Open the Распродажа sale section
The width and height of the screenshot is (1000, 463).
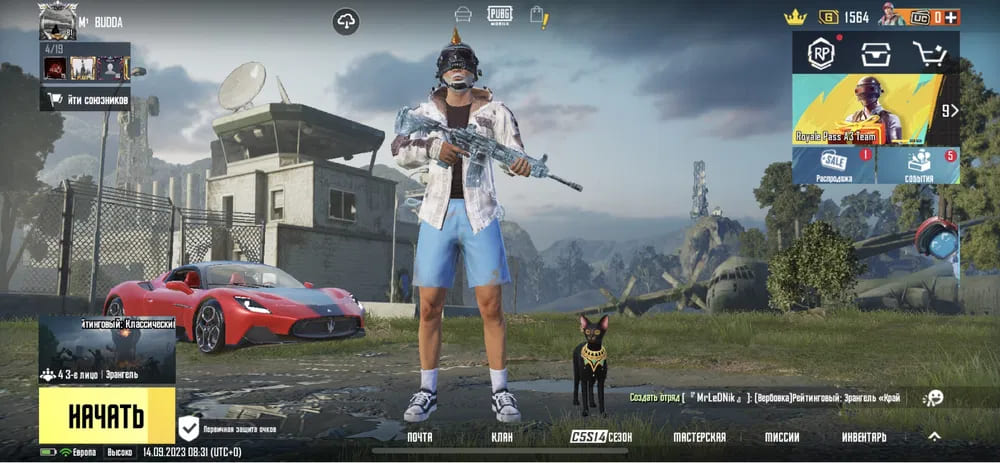click(833, 166)
